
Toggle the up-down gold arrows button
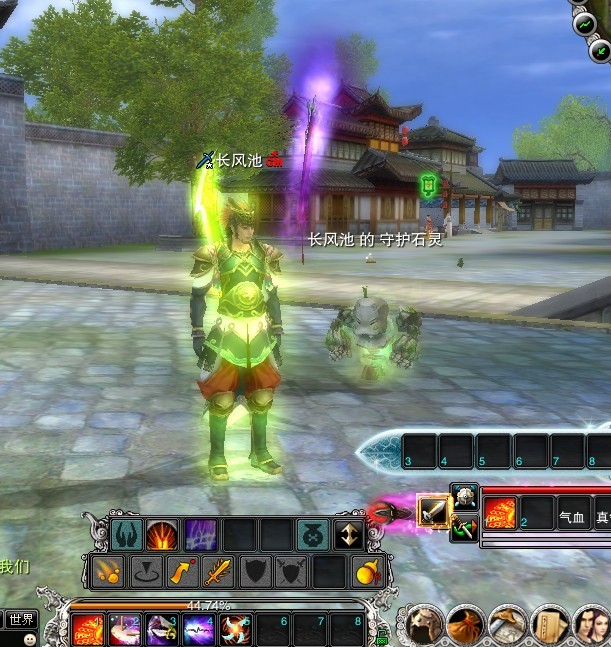pos(349,535)
